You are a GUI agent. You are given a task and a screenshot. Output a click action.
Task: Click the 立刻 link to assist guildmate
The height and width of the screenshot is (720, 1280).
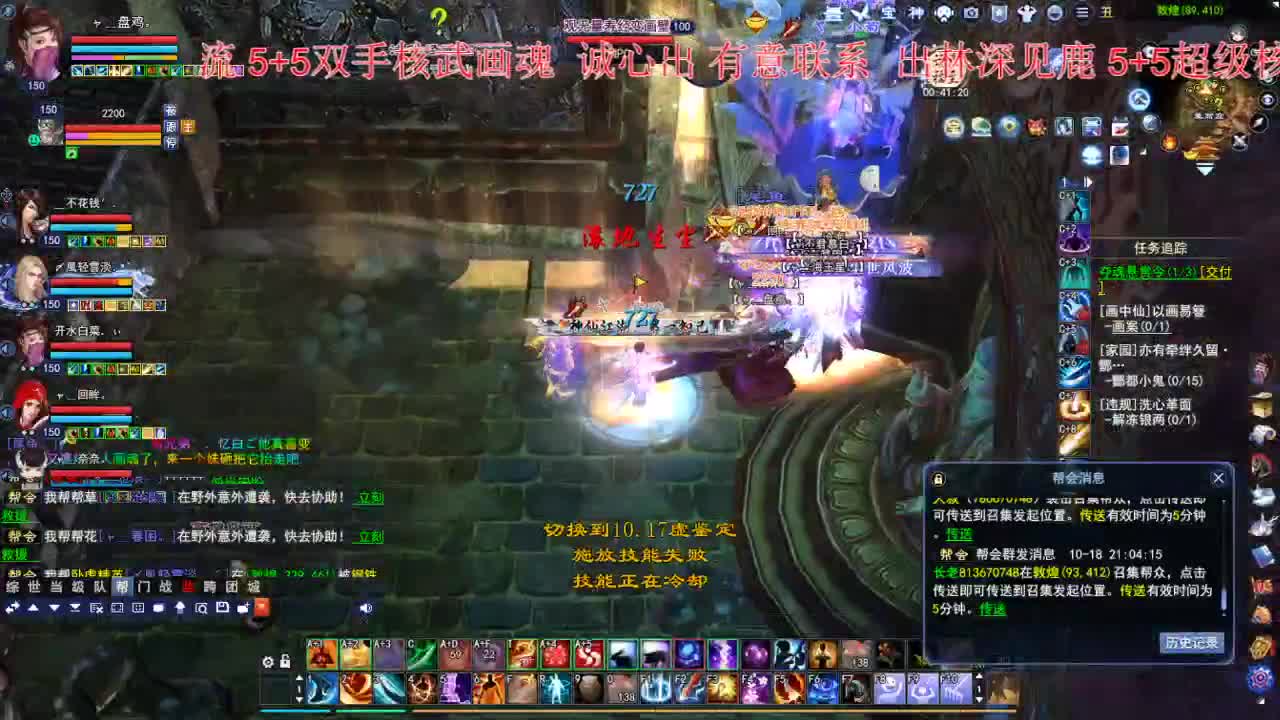coord(369,499)
